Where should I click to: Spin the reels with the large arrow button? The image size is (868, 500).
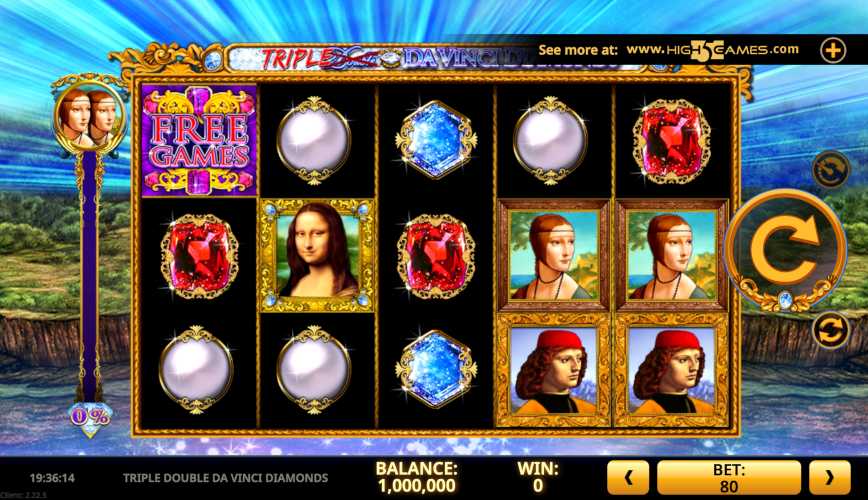(785, 248)
